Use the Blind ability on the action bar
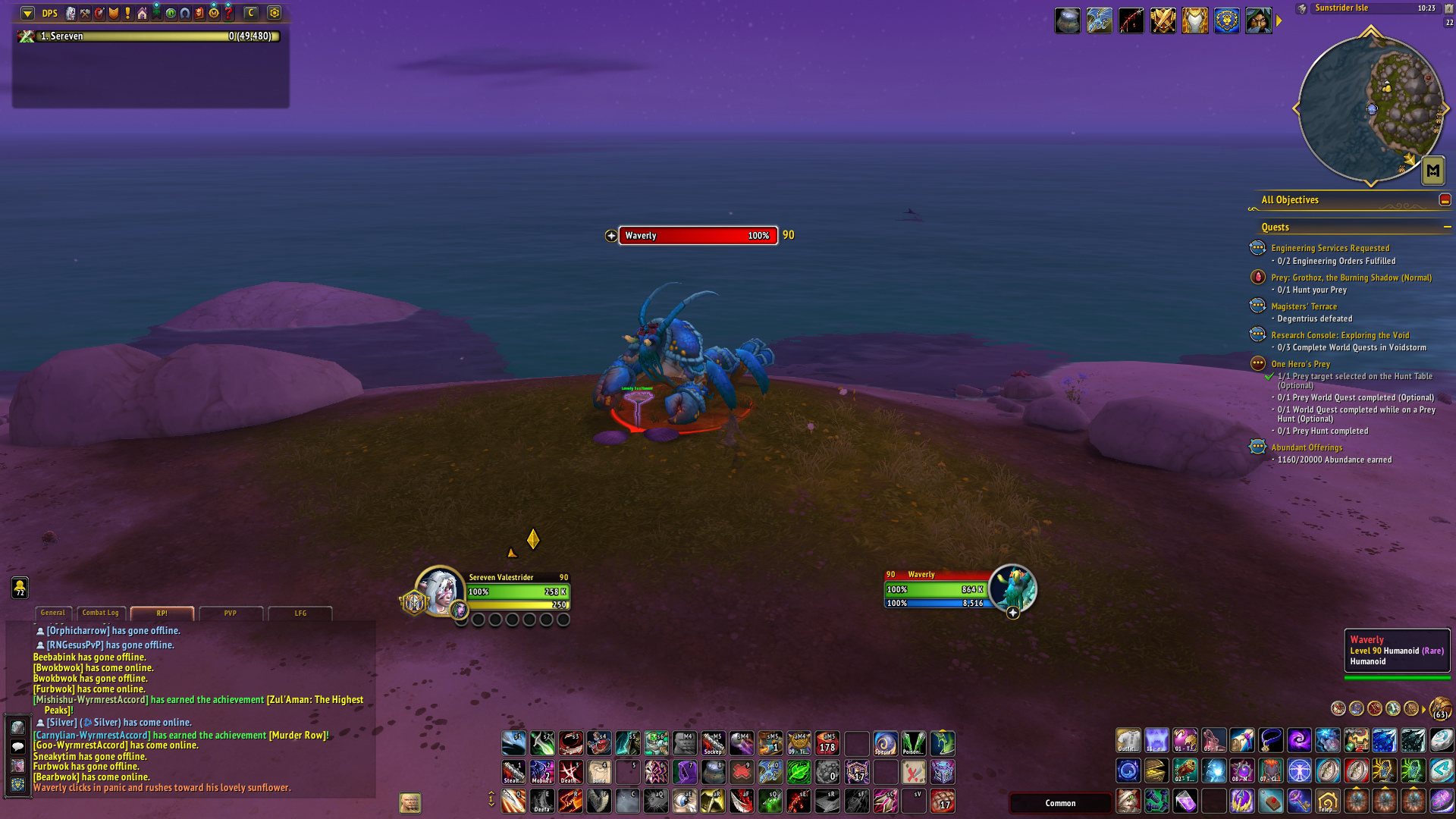Screen dimensions: 1456x819 (x=599, y=772)
